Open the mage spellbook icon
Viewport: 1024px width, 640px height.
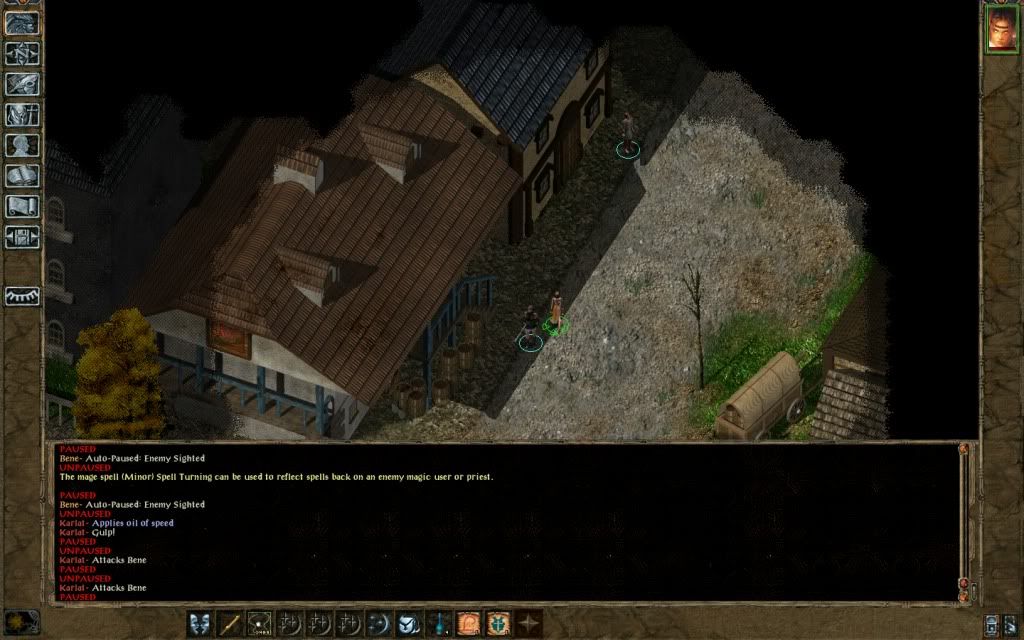tap(22, 176)
